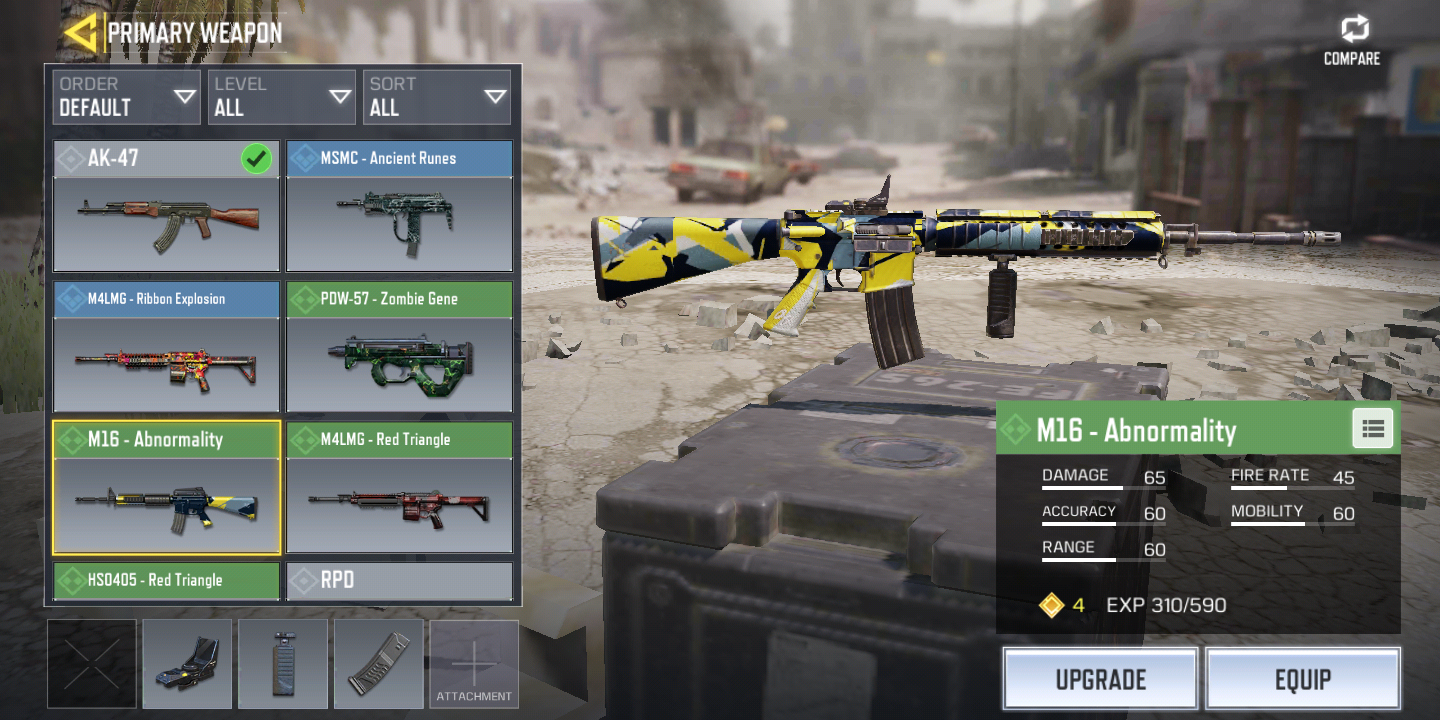The image size is (1440, 720).
Task: Equip the M16 Abnormality
Action: click(1302, 679)
